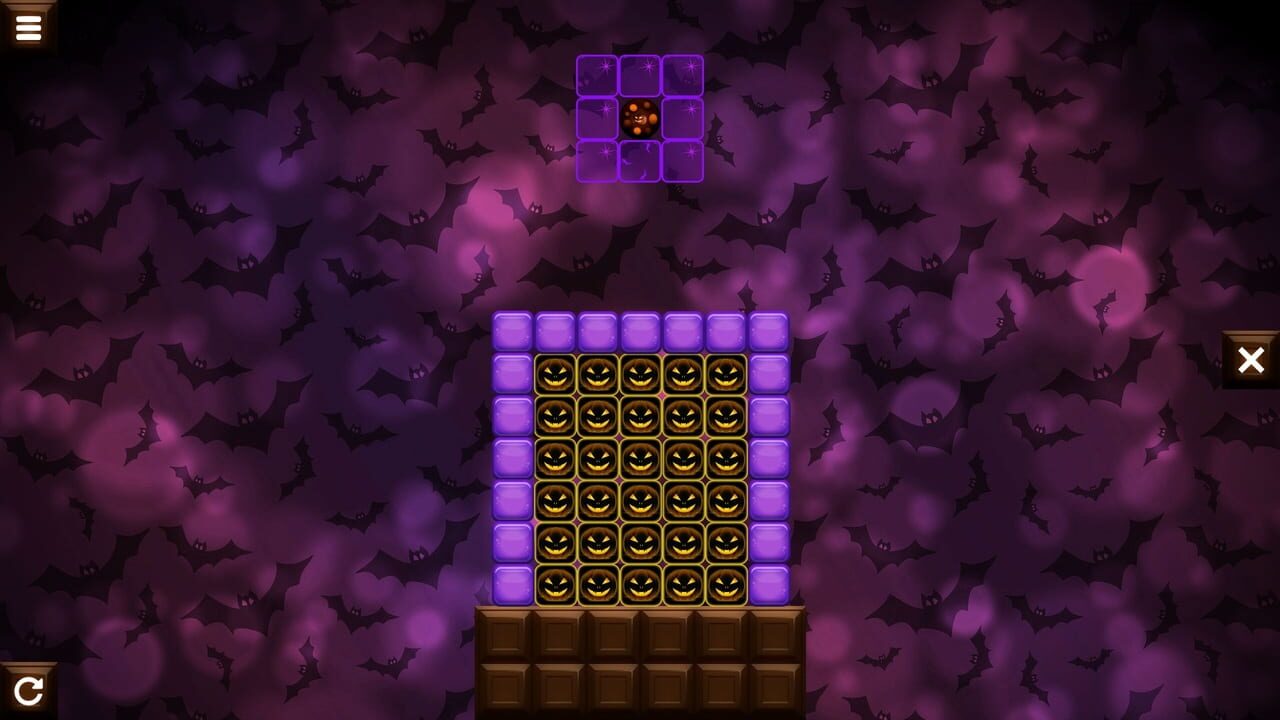This screenshot has height=720, width=1280.
Task: Open the hamburger menu
Action: (x=28, y=26)
